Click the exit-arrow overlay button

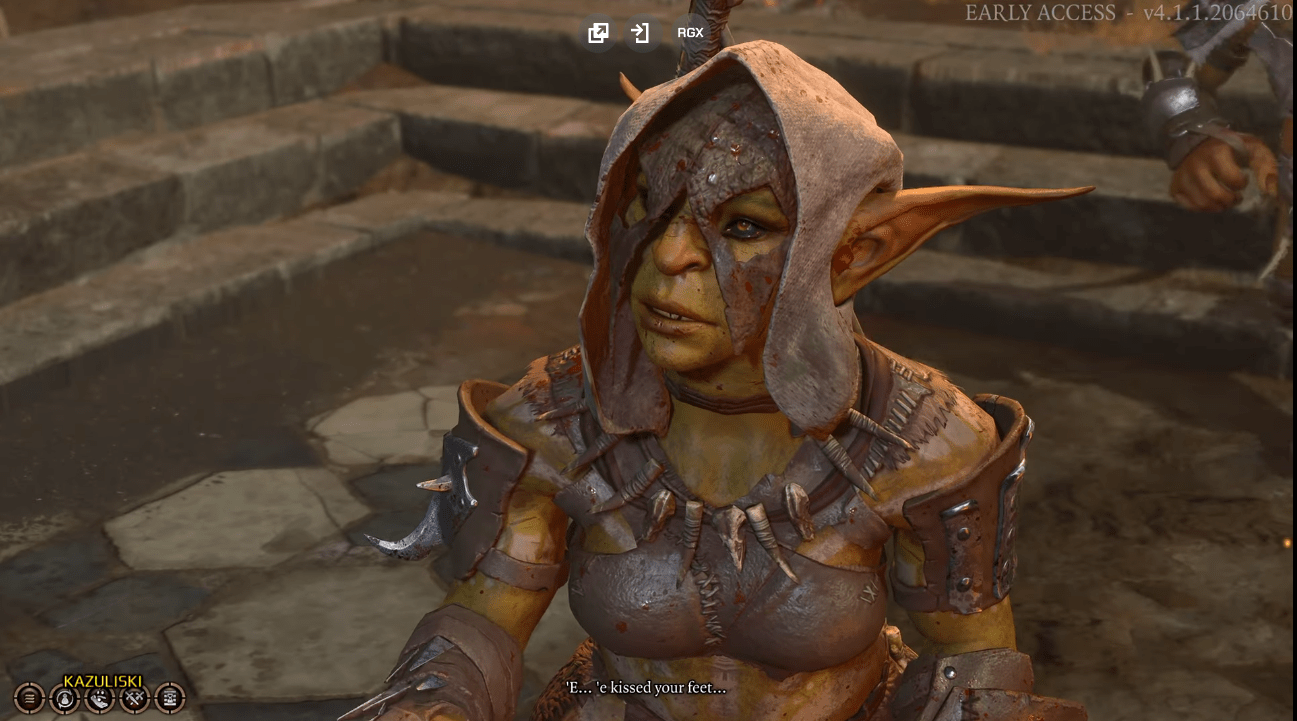(x=640, y=33)
